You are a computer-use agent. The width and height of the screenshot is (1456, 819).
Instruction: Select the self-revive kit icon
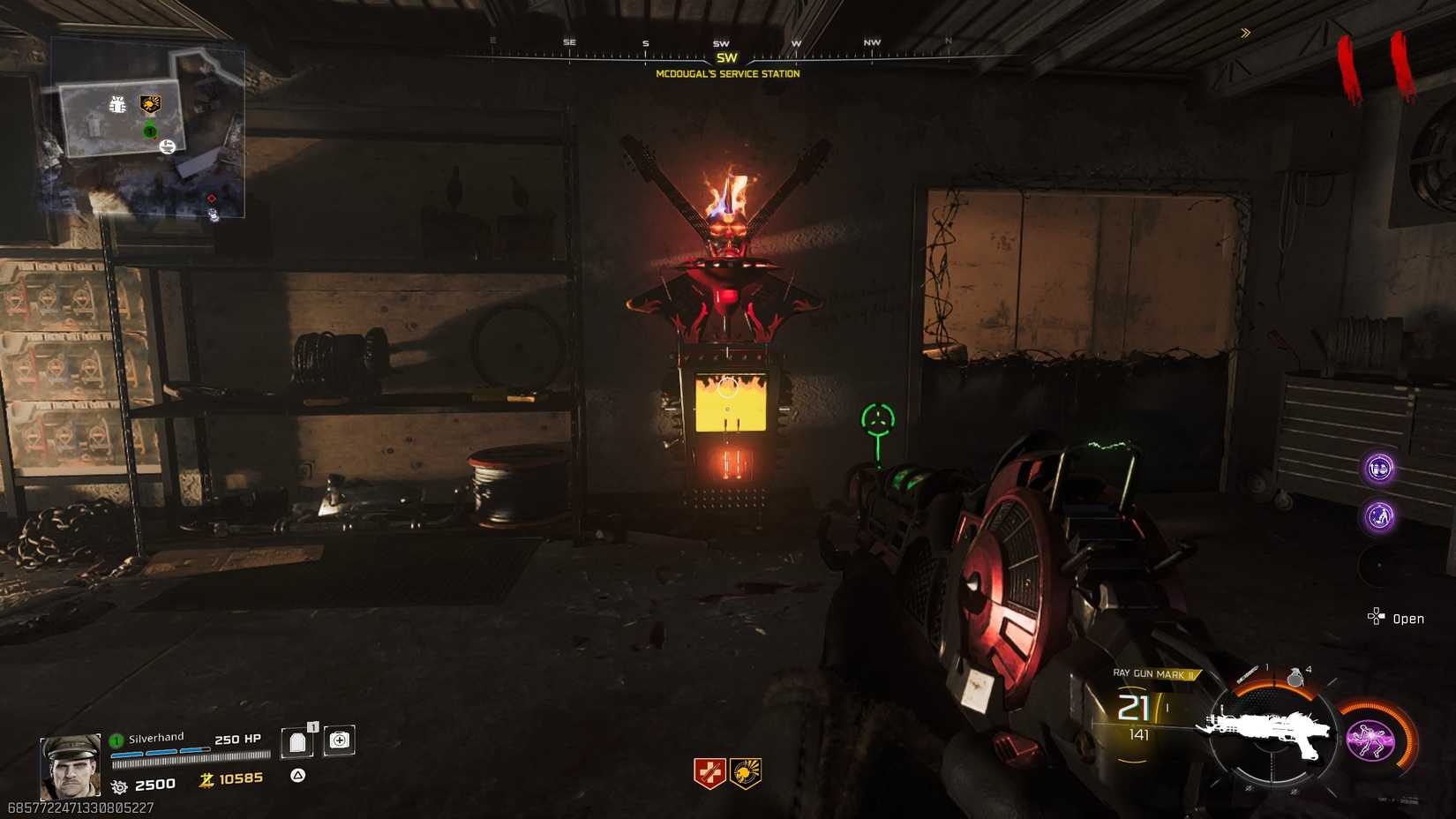(339, 740)
